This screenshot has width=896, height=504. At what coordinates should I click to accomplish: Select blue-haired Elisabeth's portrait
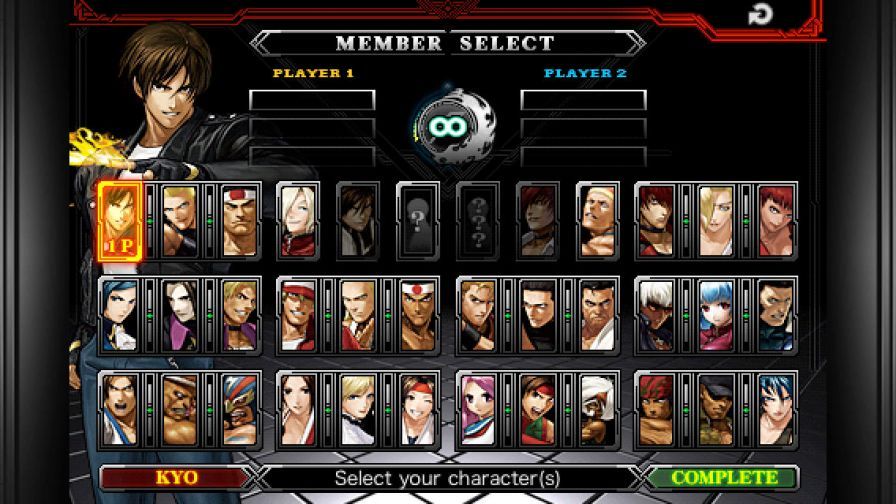[119, 314]
